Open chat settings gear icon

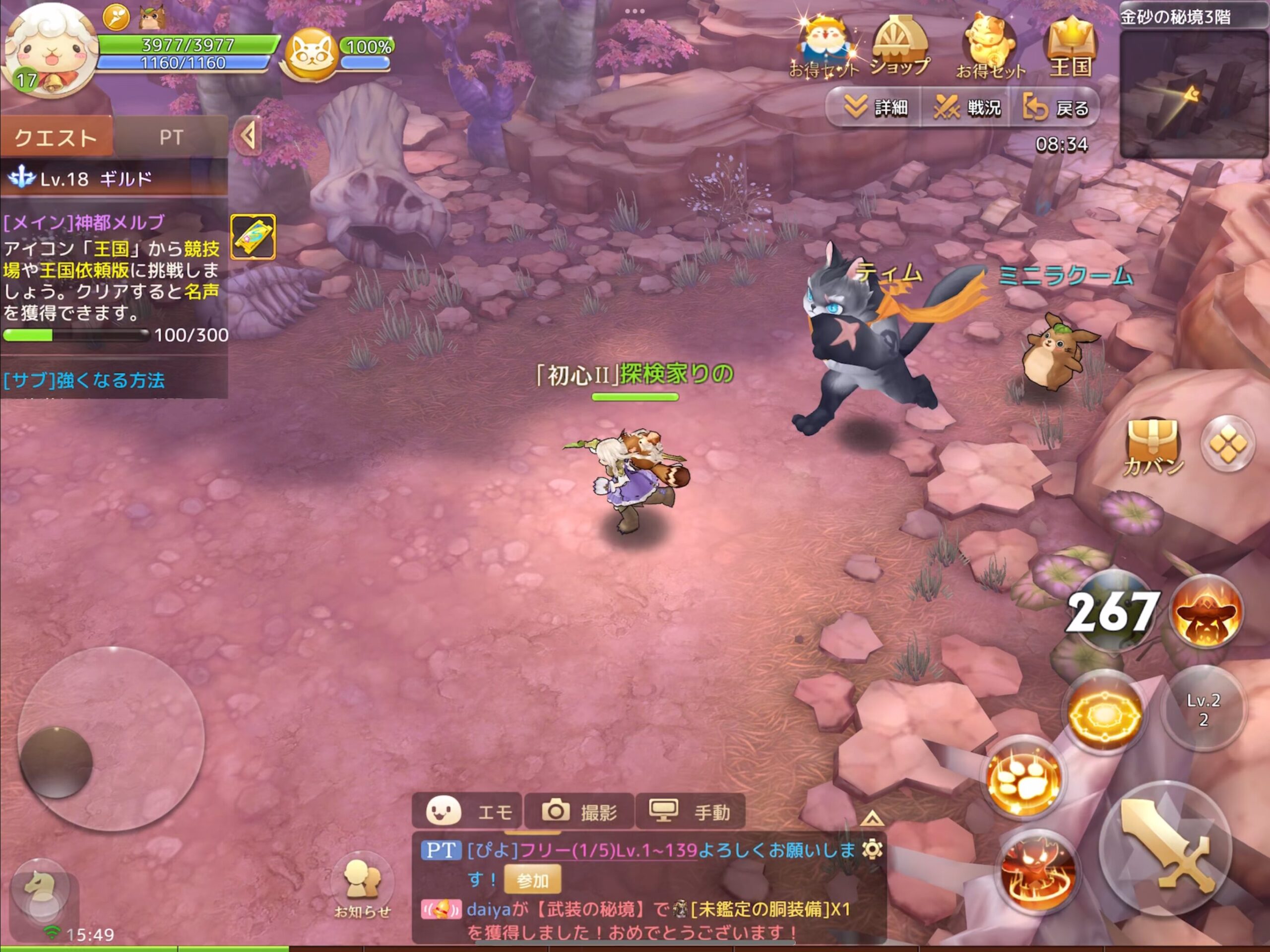[x=872, y=849]
